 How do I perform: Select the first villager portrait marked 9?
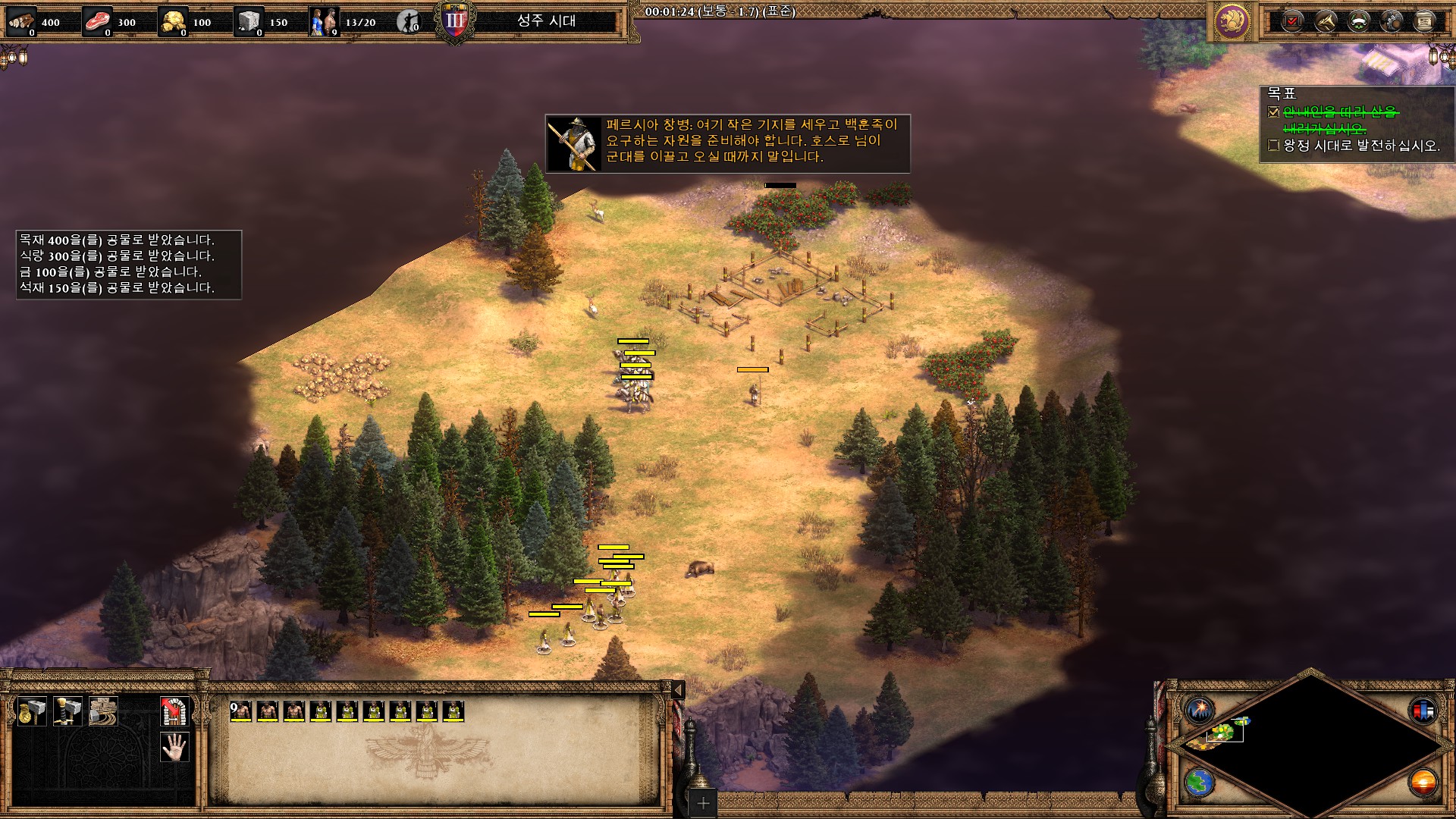pos(241,711)
